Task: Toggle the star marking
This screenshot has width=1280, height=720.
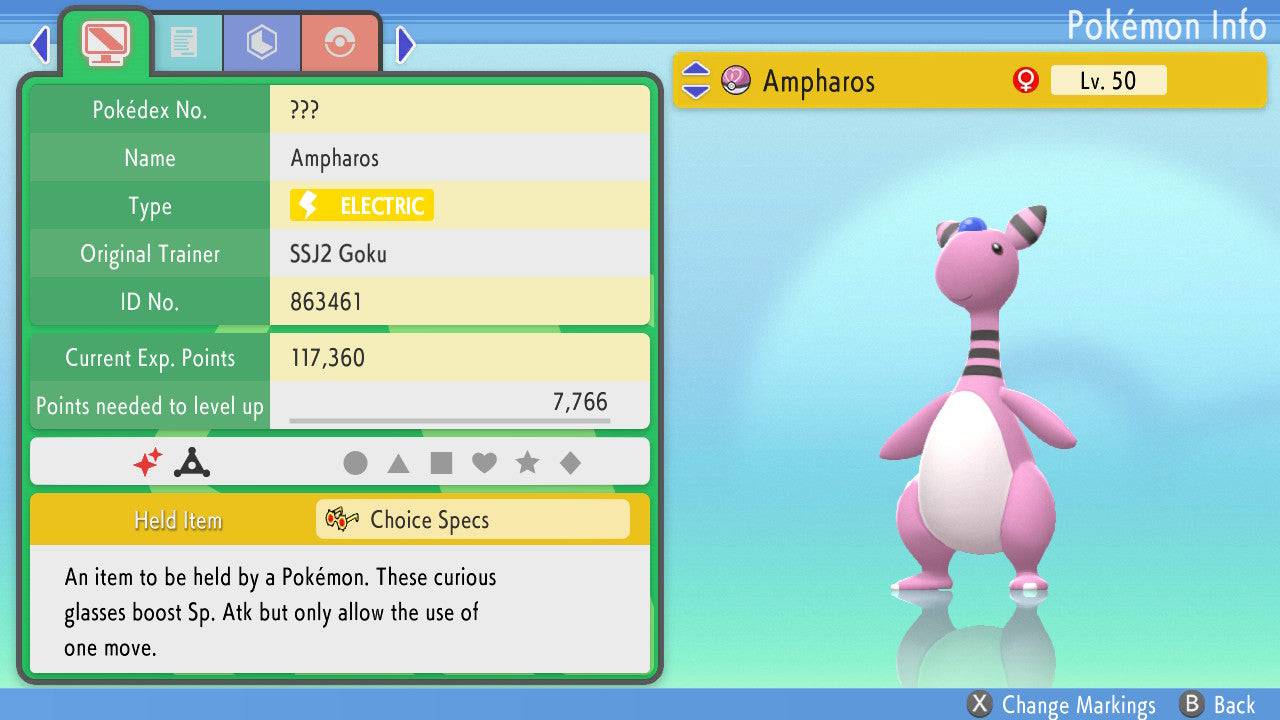Action: 527,463
